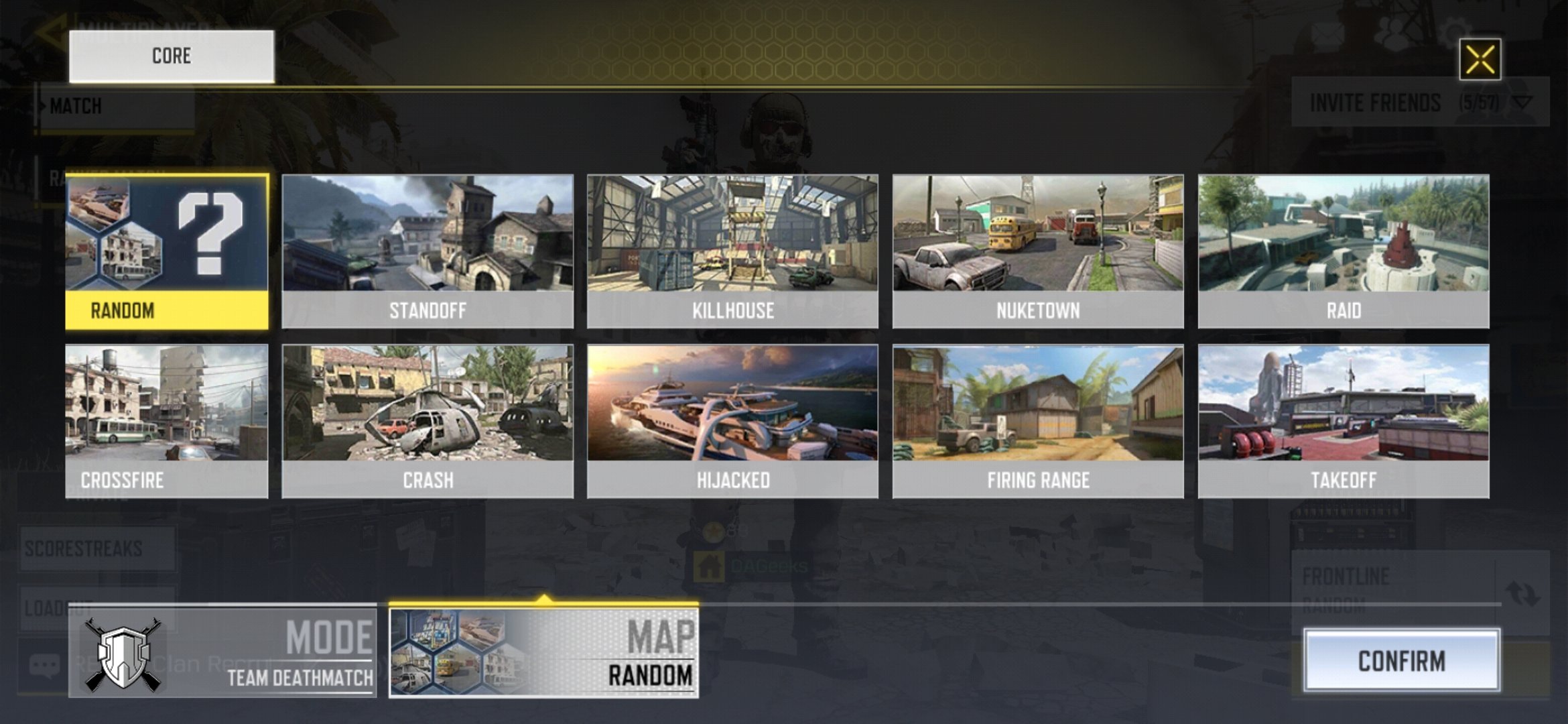This screenshot has height=724, width=1568.
Task: Choose the Raid map
Action: (1344, 251)
